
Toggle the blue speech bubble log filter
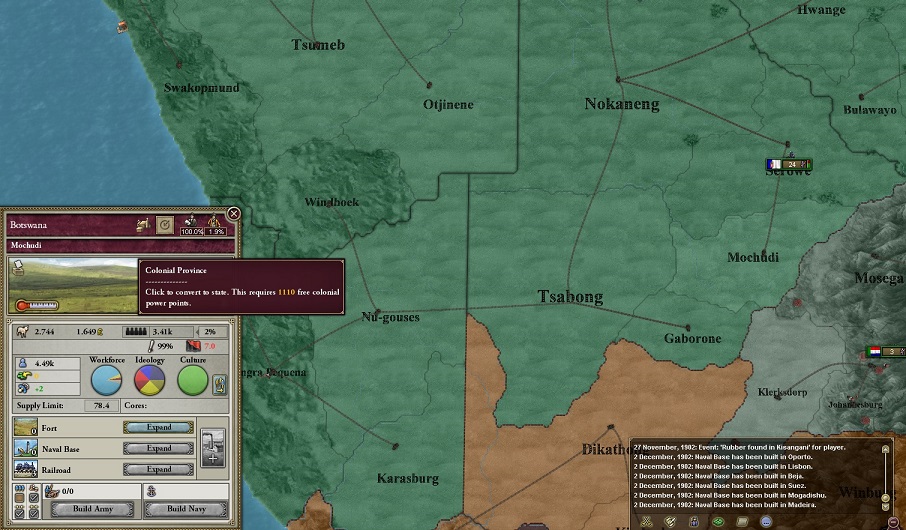pos(766,521)
